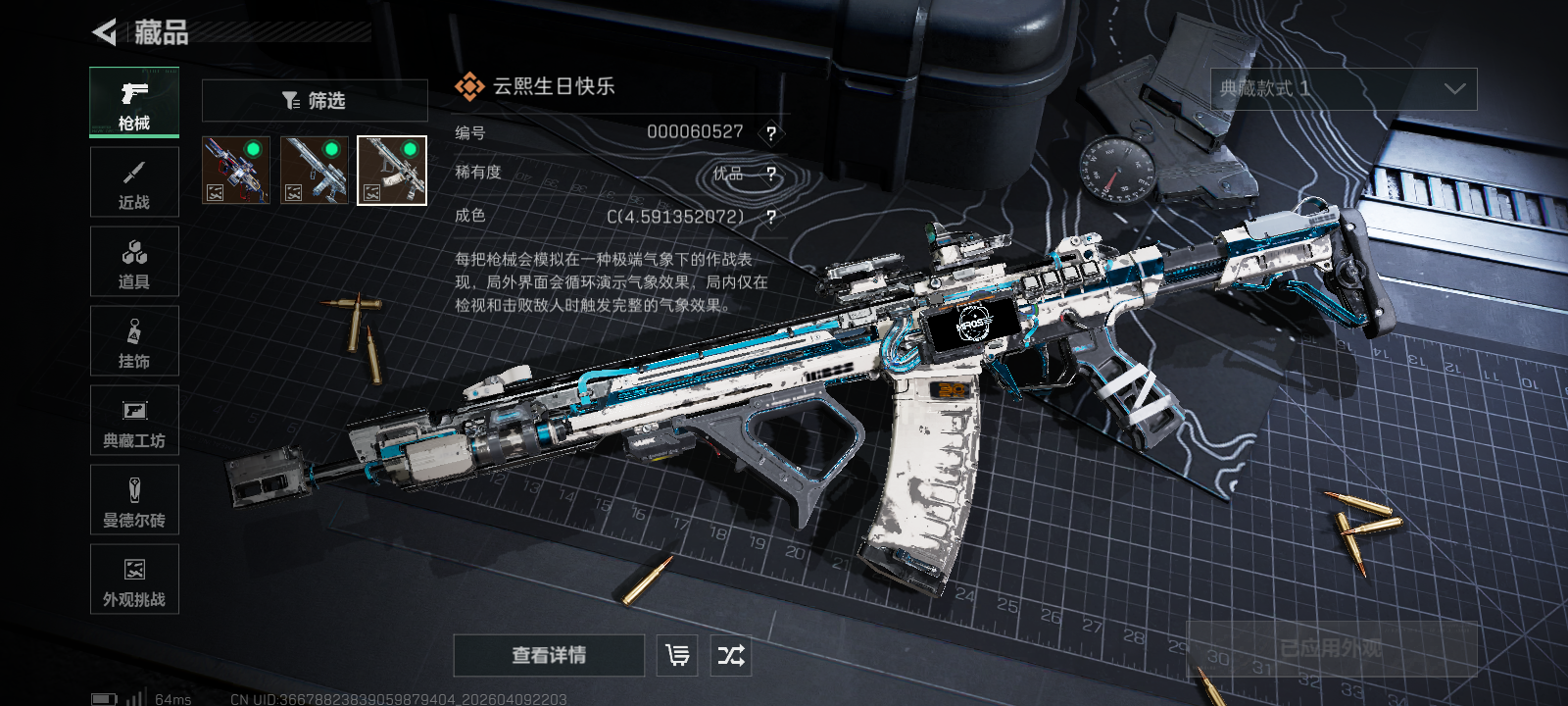Choose the middle icy blue rifle skin thumbnail

[x=314, y=171]
